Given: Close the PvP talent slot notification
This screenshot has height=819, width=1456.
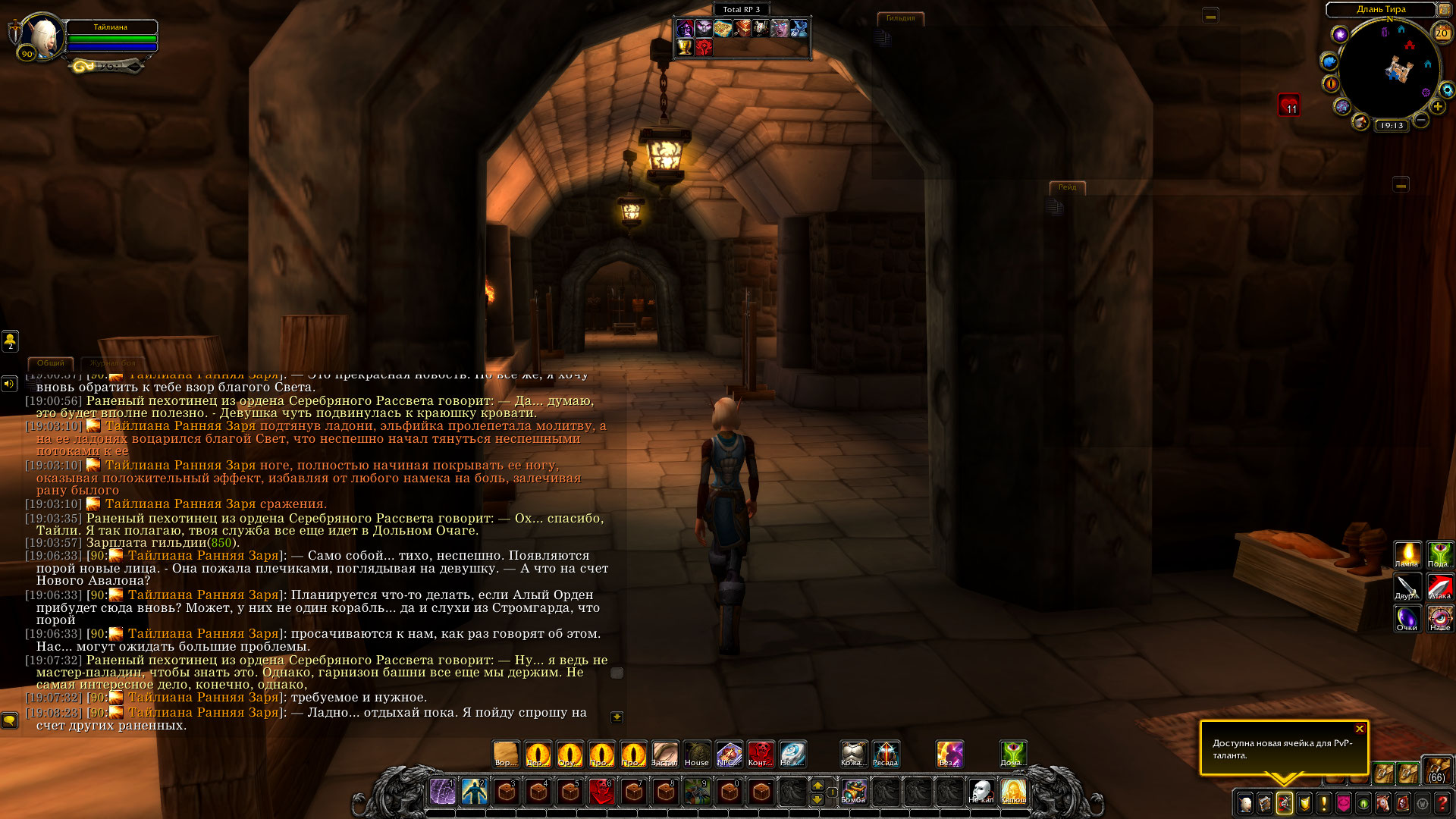Looking at the screenshot, I should [x=1359, y=729].
